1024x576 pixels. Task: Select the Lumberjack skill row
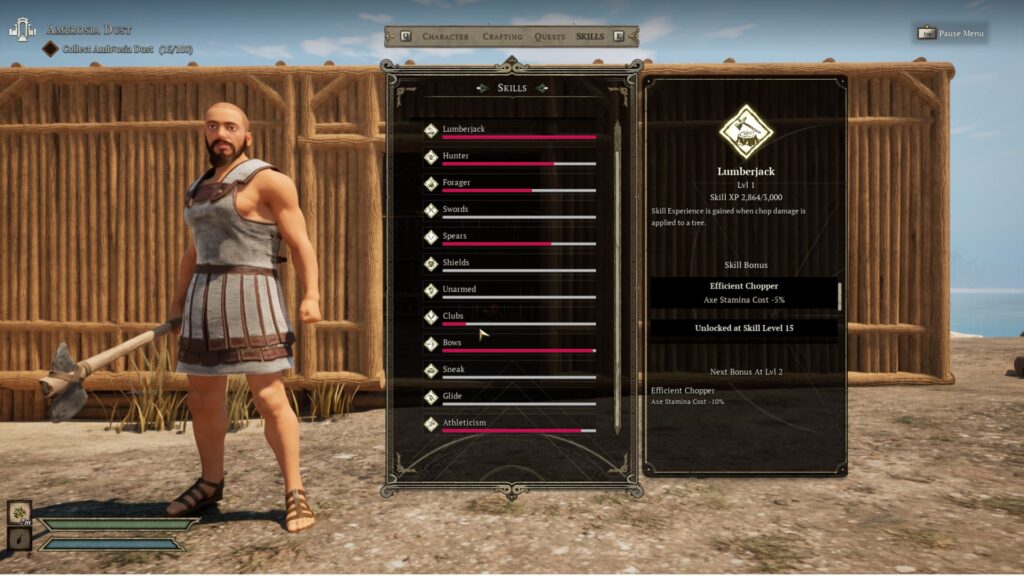pos(510,130)
